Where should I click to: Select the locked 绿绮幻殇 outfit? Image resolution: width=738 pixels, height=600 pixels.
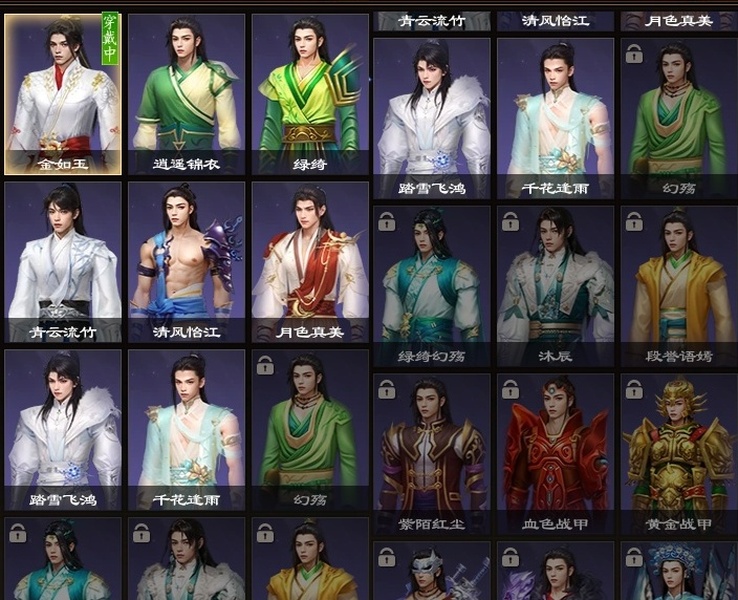click(431, 286)
